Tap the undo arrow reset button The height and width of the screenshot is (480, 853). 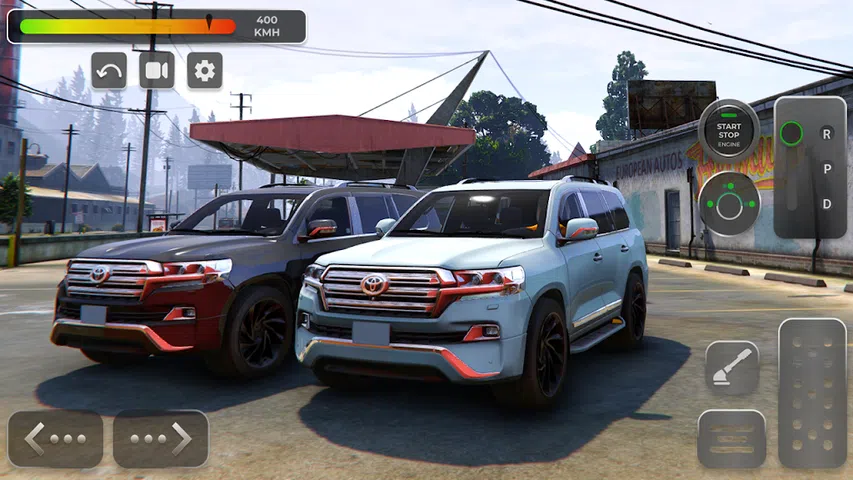pyautogui.click(x=109, y=70)
